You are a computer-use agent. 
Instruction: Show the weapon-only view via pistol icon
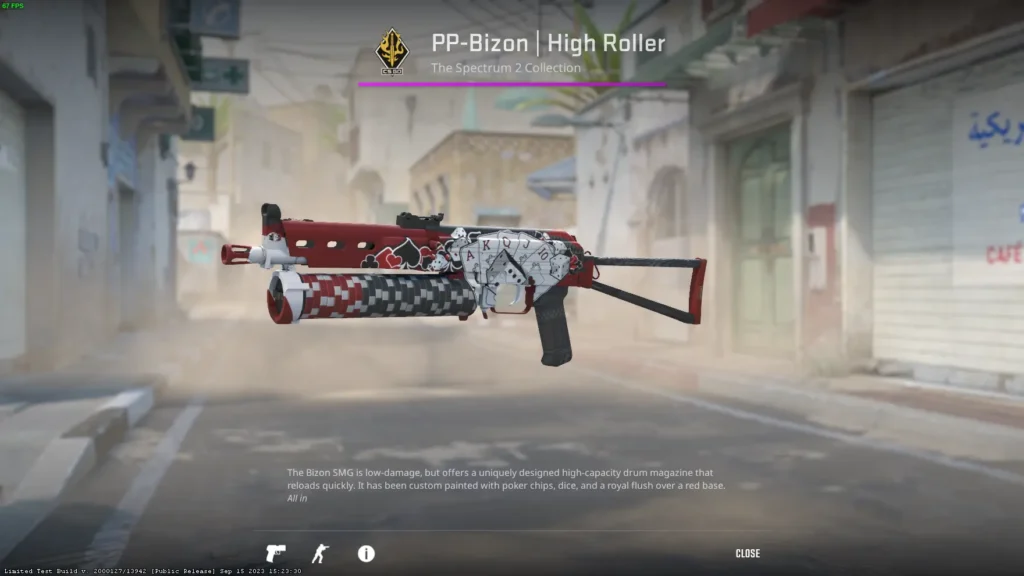(x=275, y=553)
